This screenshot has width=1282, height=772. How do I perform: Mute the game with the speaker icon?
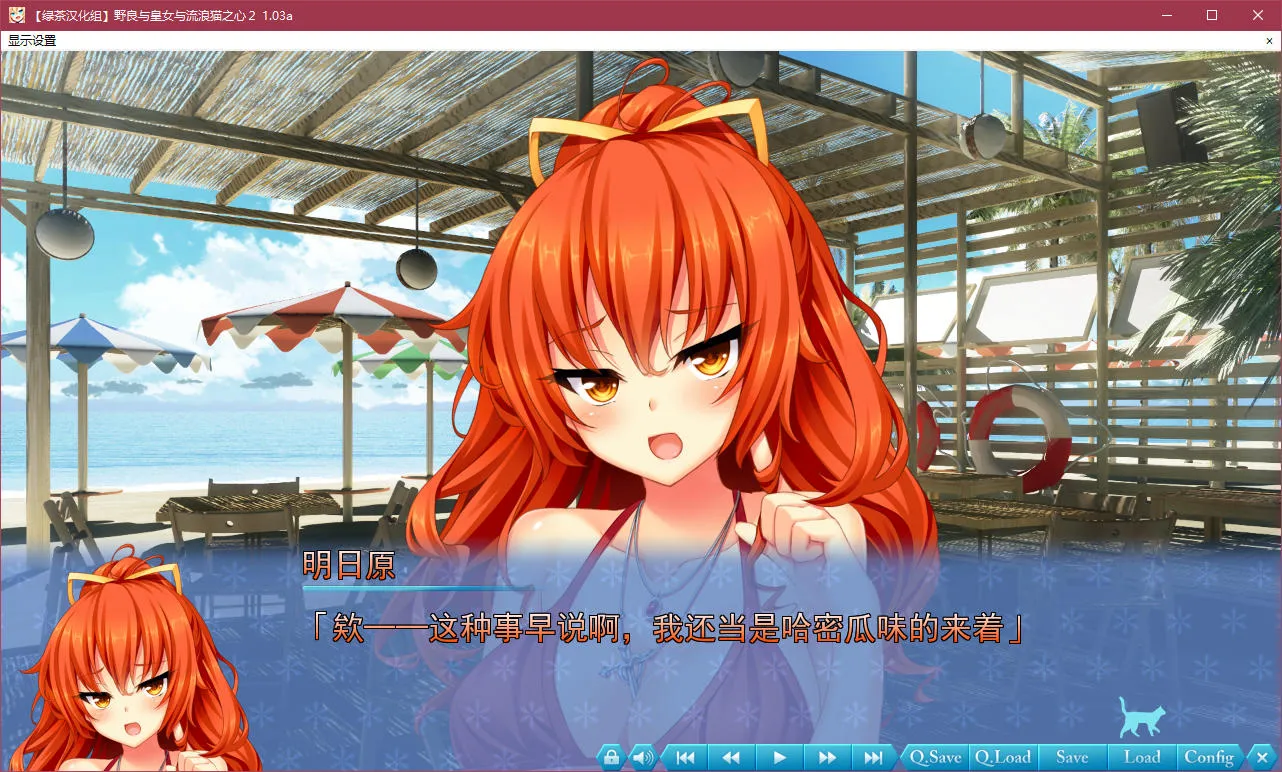(x=641, y=757)
